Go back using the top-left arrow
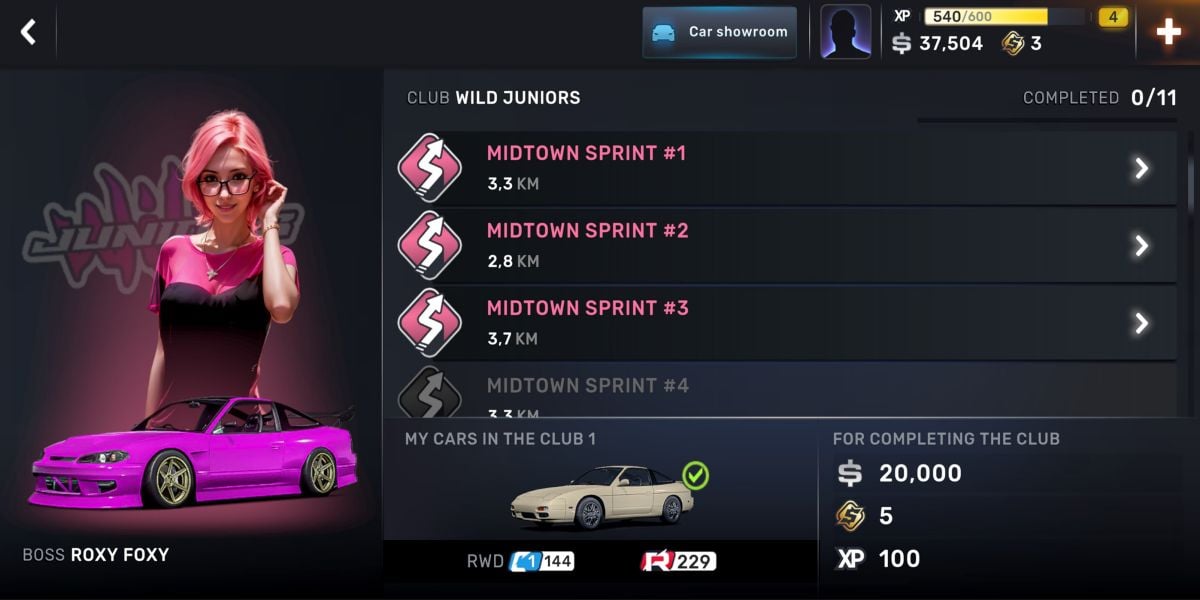1200x600 pixels. click(x=28, y=32)
